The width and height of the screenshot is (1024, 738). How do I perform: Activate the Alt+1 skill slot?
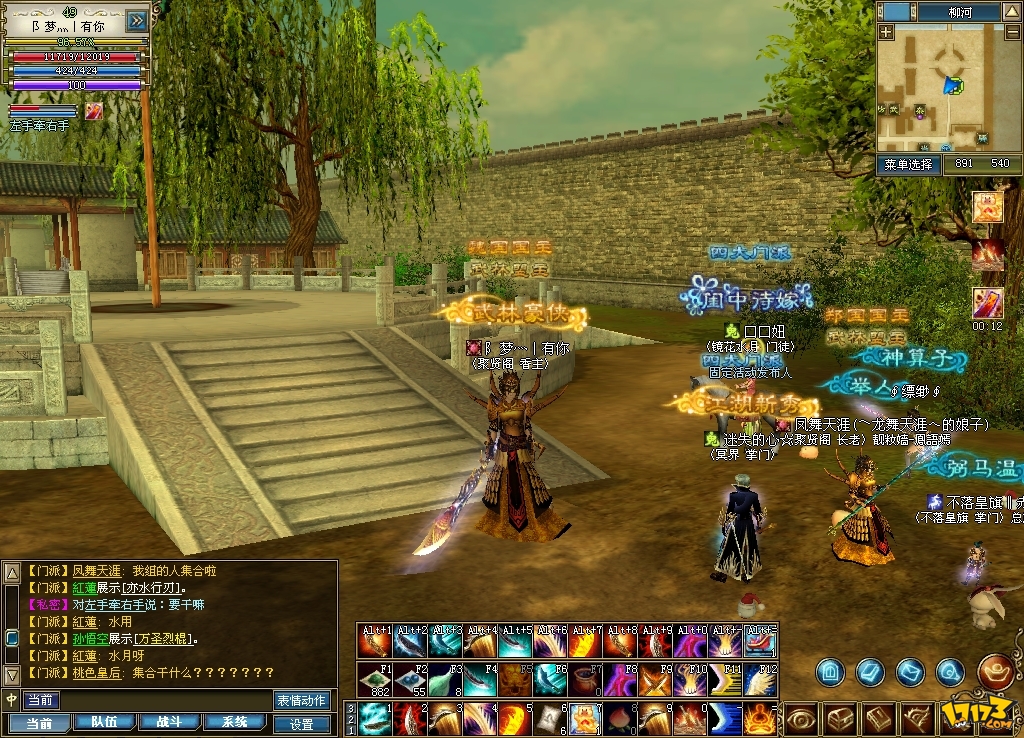tap(376, 641)
